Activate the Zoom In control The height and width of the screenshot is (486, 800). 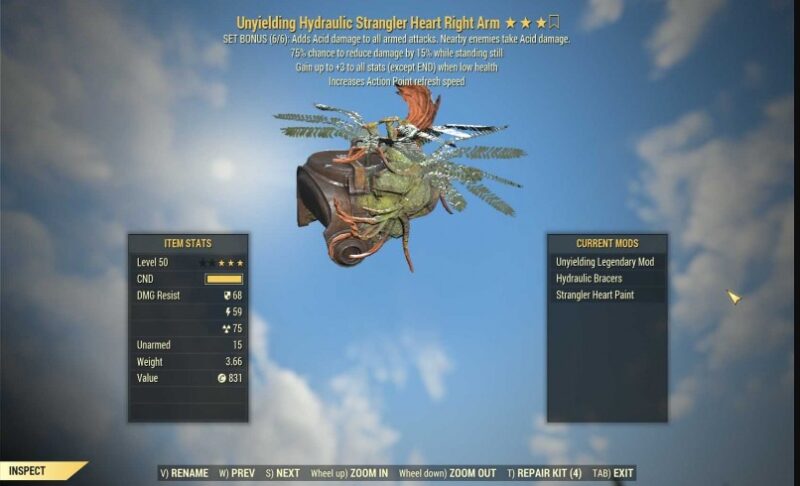point(350,474)
